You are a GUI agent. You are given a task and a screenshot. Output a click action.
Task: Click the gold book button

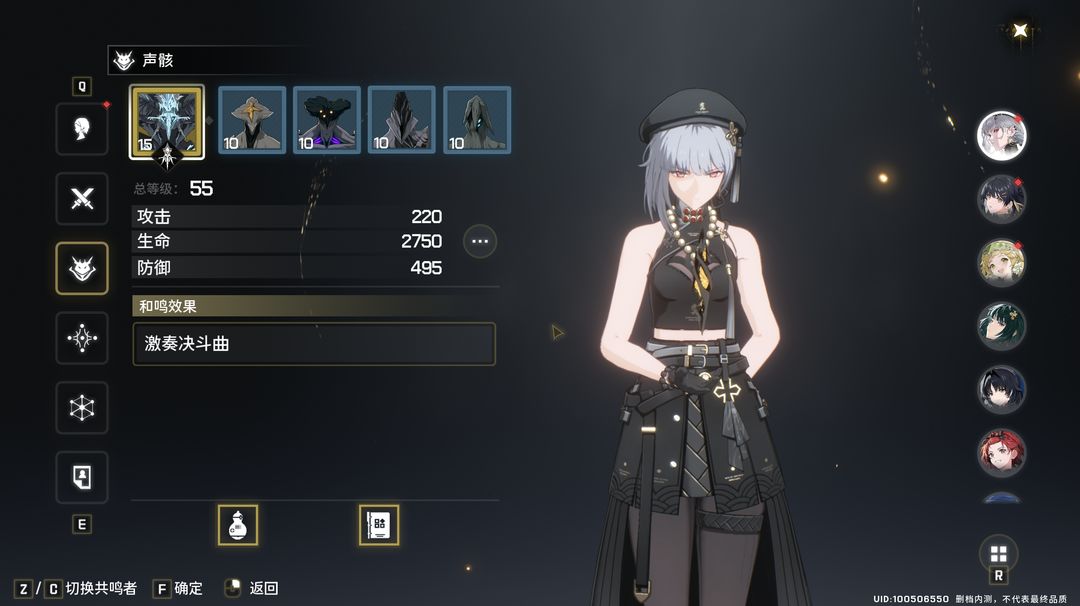click(x=379, y=525)
